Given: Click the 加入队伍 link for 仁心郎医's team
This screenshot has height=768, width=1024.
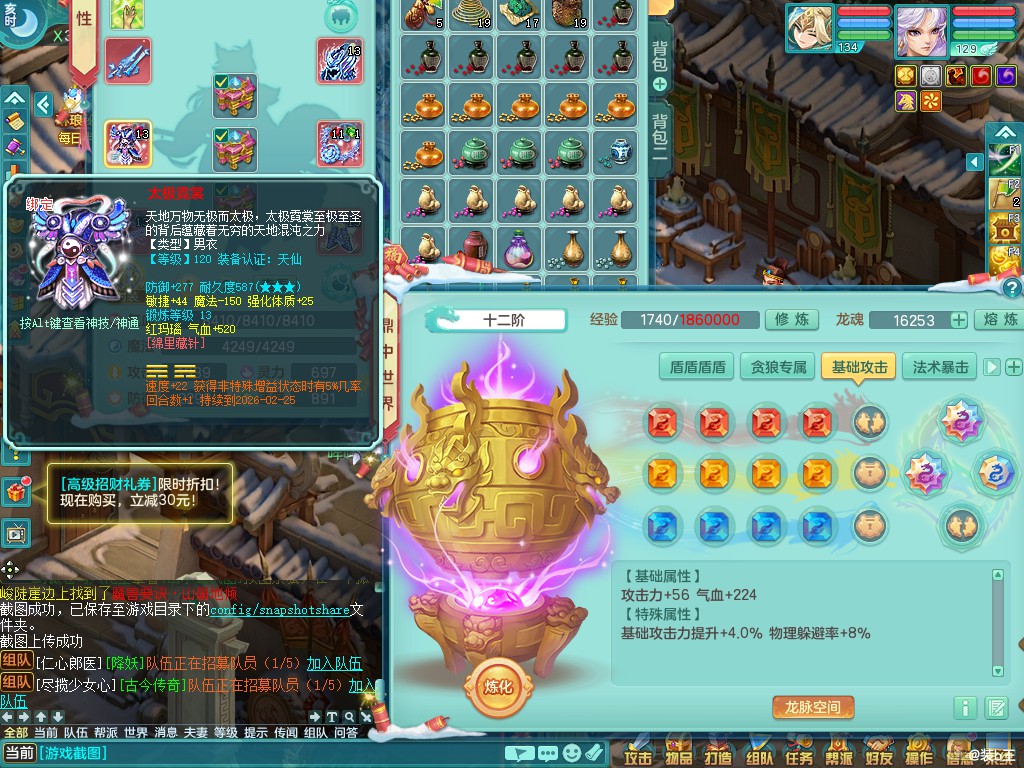Looking at the screenshot, I should (334, 663).
